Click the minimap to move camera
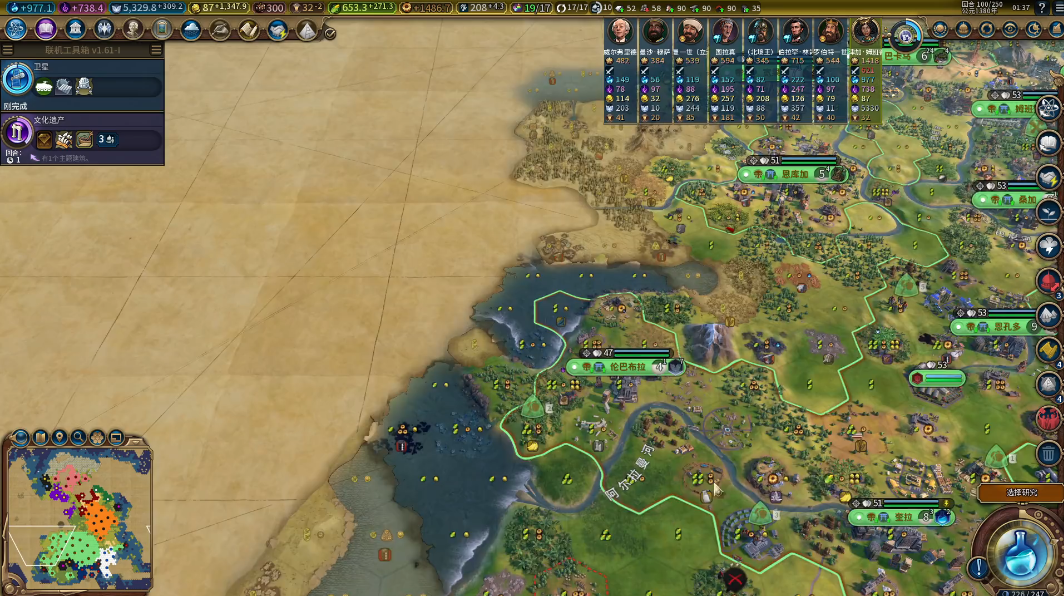1064x596 pixels. tap(78, 518)
